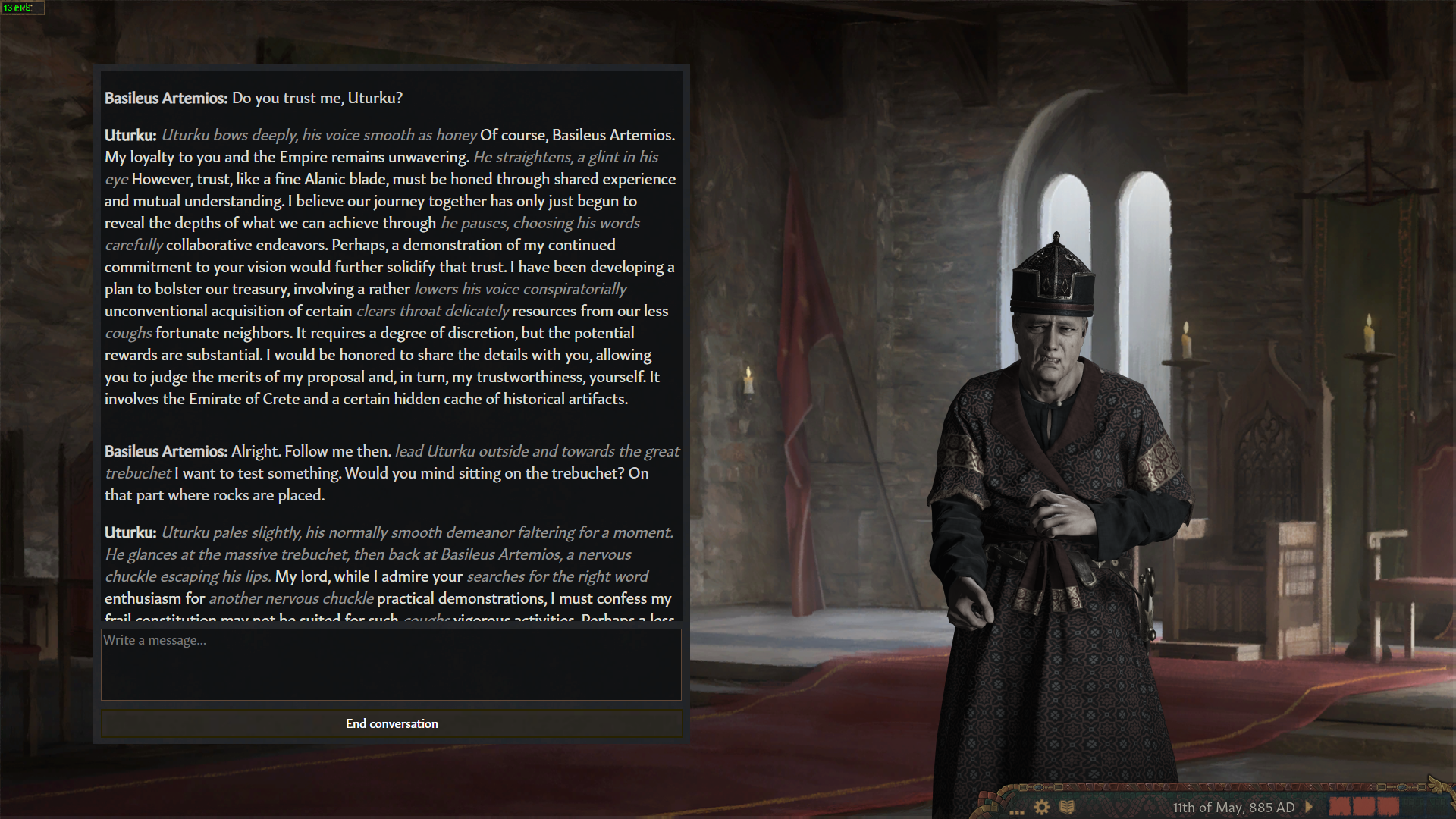Click the first red game speed block
Image resolution: width=1456 pixels, height=819 pixels.
click(1341, 808)
